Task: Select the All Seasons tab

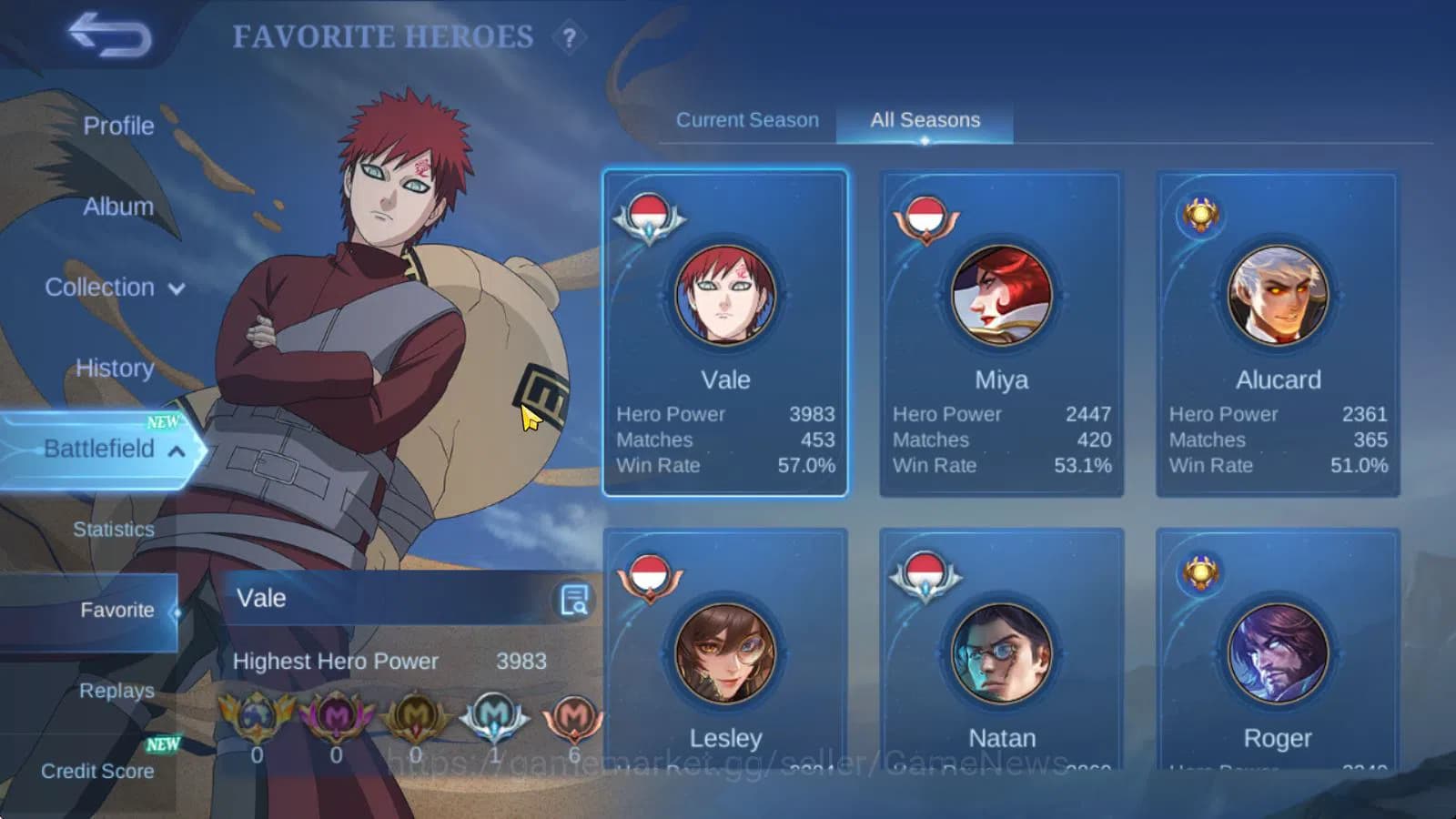Action: point(925,119)
